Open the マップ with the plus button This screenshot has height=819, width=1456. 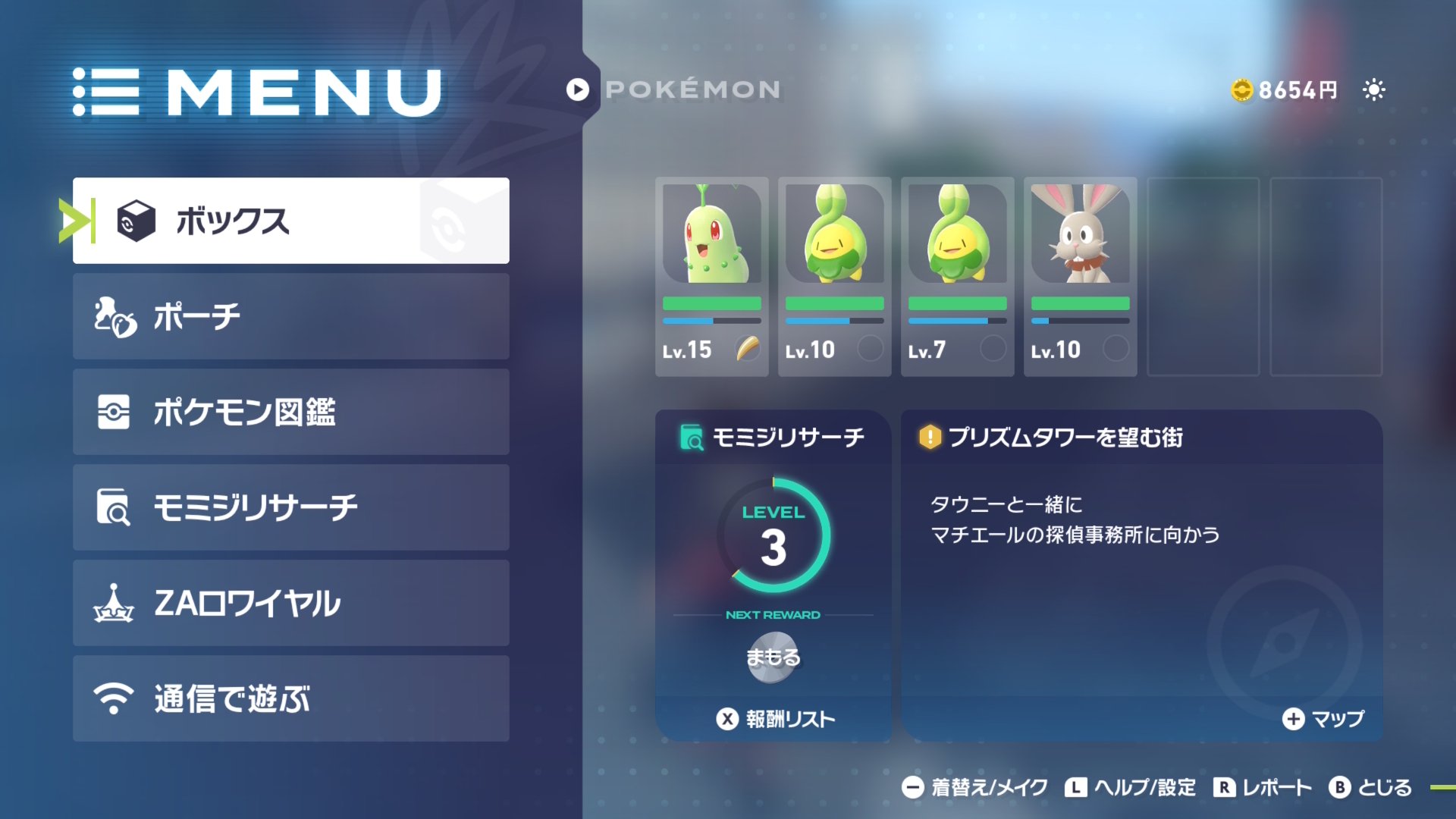point(1292,720)
